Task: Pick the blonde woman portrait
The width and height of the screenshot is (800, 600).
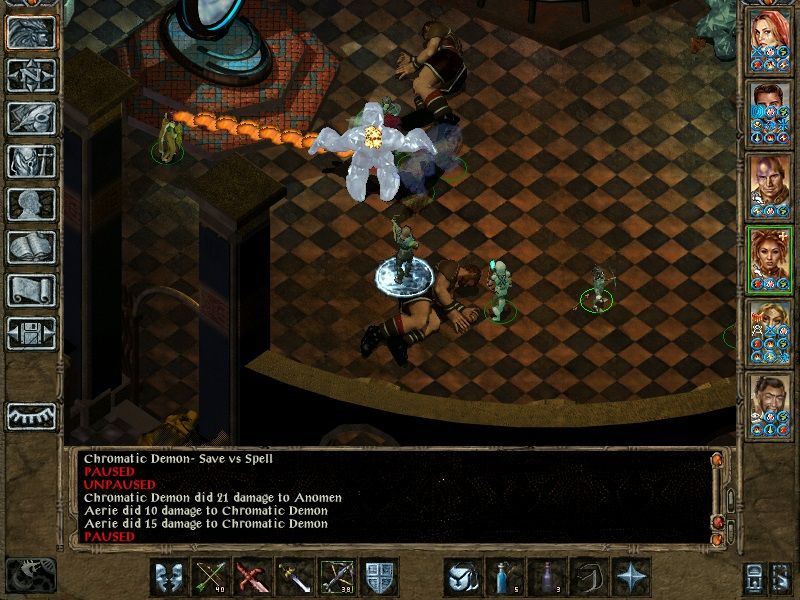Action: click(770, 330)
